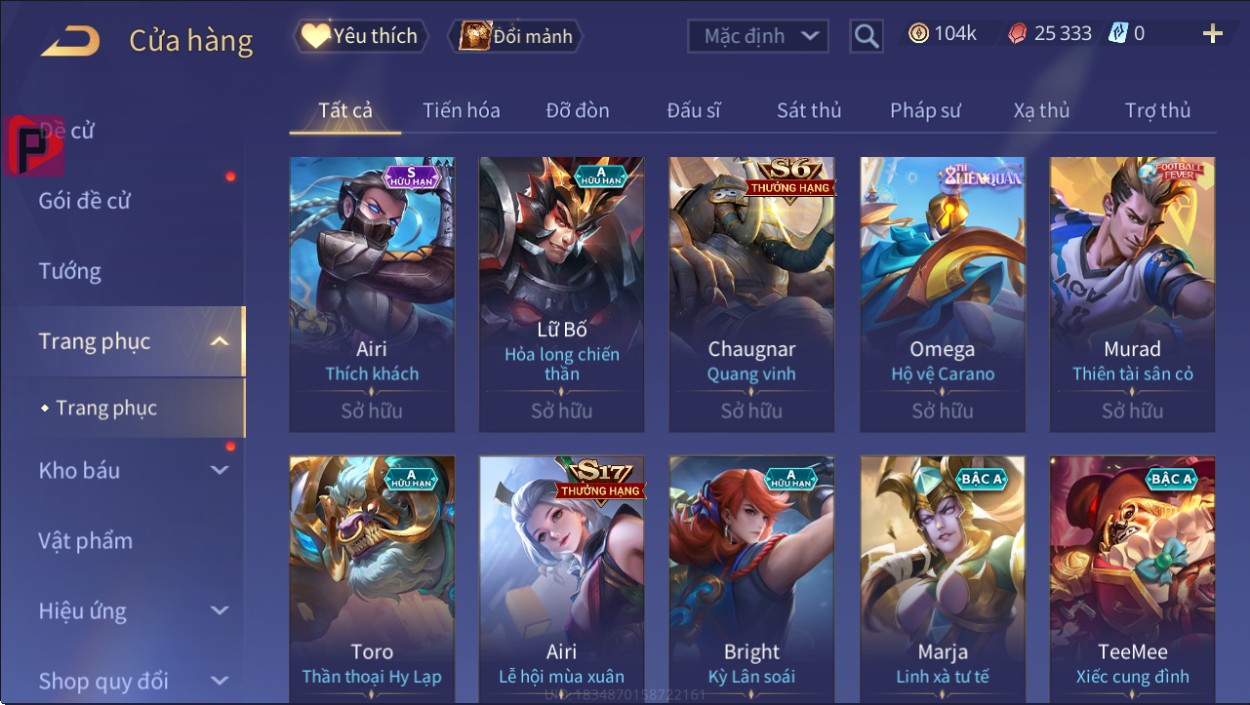This screenshot has width=1250, height=705.
Task: Add currency with the plus button
Action: tap(1212, 35)
